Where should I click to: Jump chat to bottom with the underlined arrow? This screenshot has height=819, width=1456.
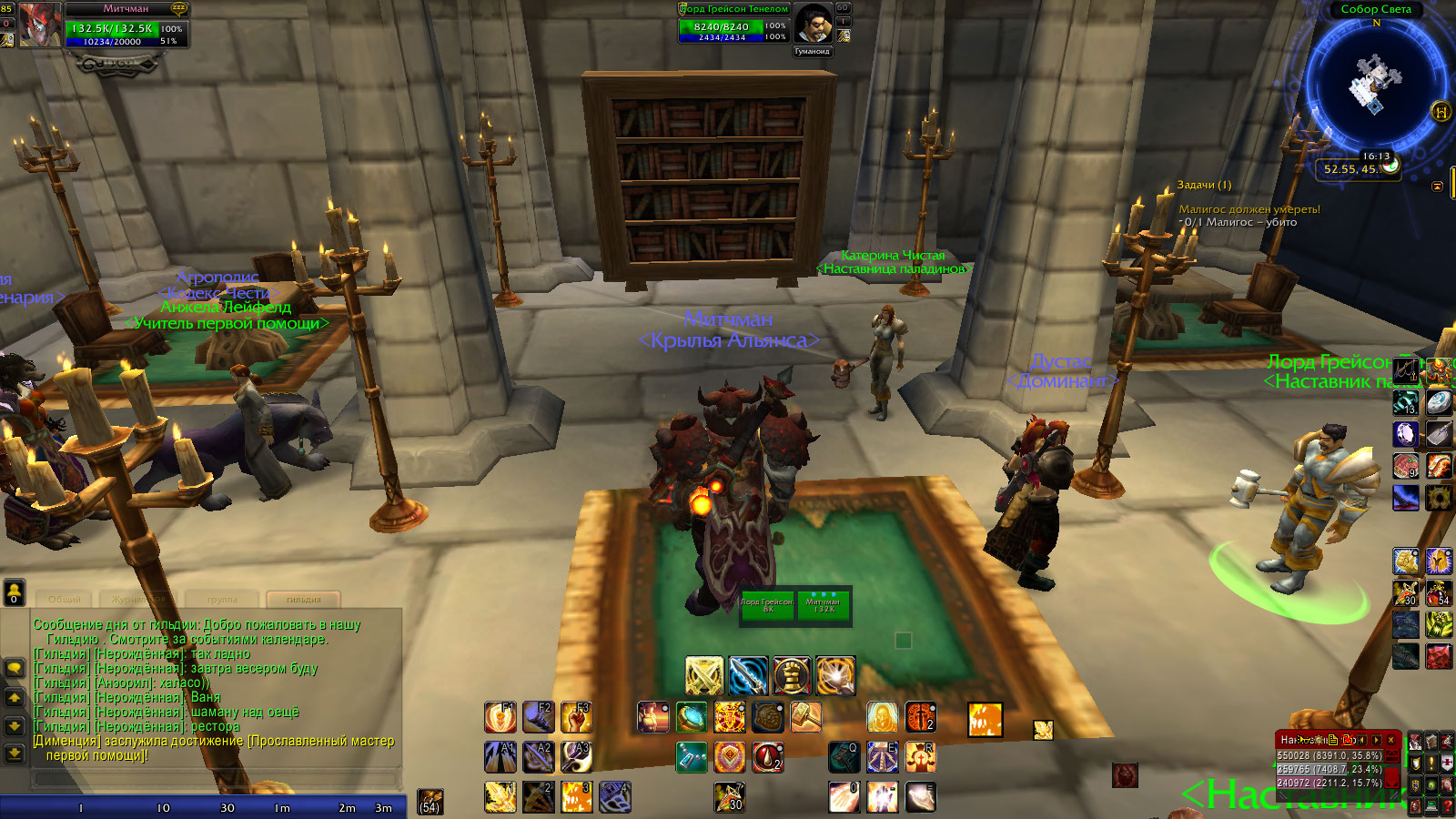pos(15,753)
